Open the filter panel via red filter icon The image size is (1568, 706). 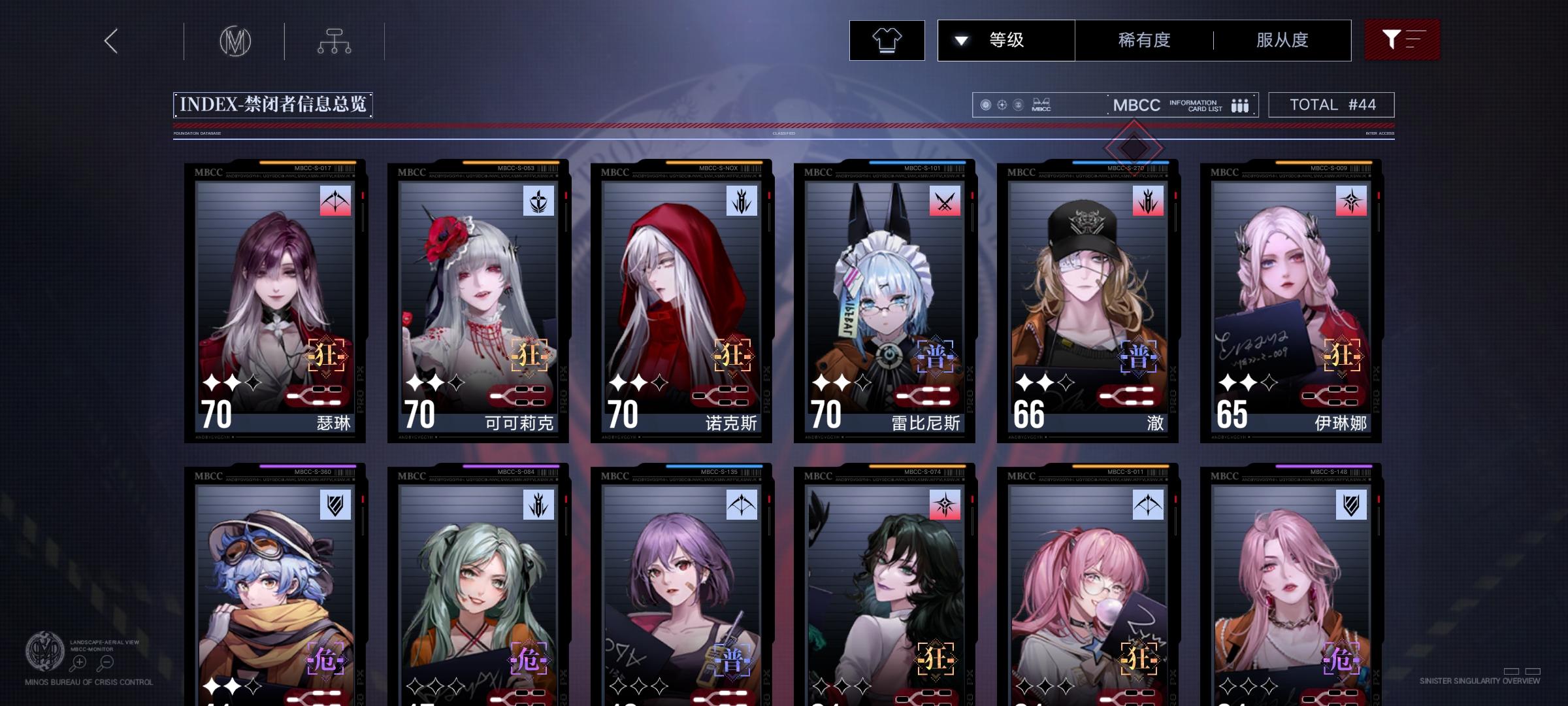click(x=1402, y=40)
